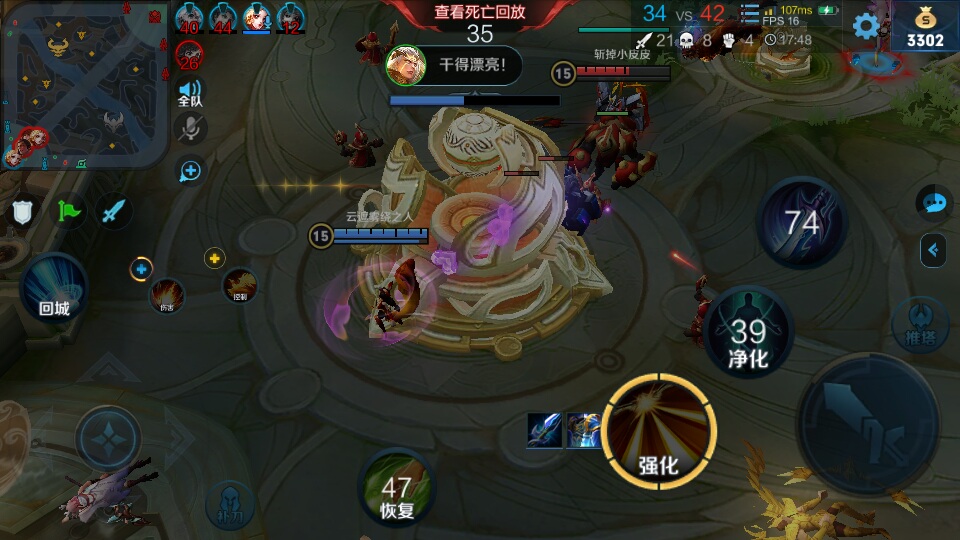Send the blue sword attack signal

[x=114, y=211]
